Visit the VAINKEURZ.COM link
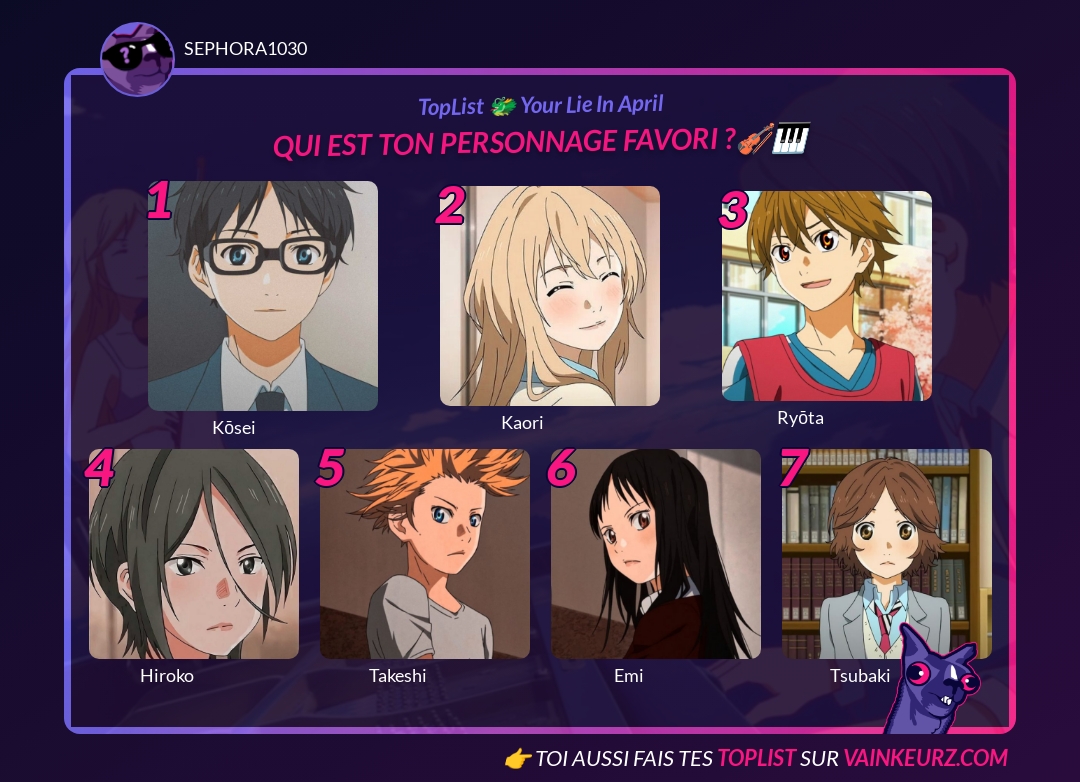Screen dimensions: 1080x782 click(x=925, y=758)
